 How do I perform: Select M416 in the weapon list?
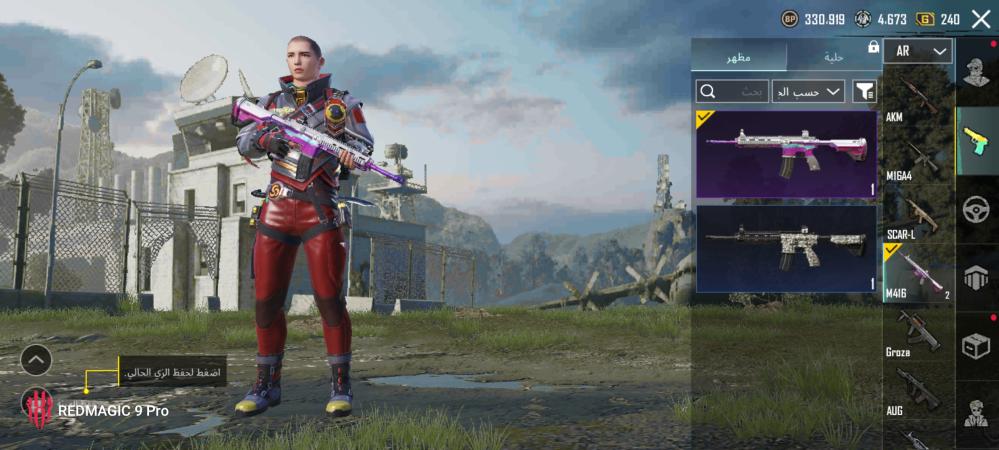click(917, 274)
